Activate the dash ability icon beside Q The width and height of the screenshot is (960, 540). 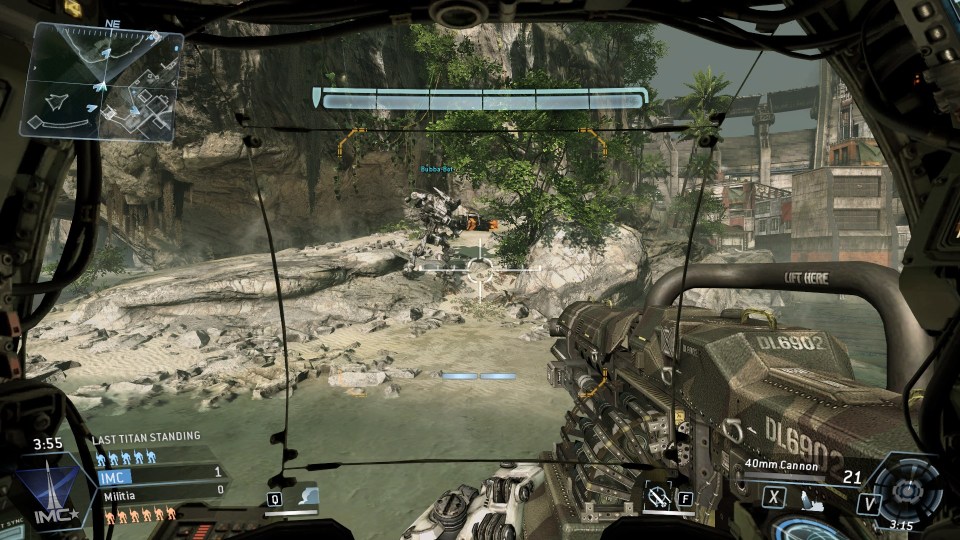pyautogui.click(x=304, y=496)
